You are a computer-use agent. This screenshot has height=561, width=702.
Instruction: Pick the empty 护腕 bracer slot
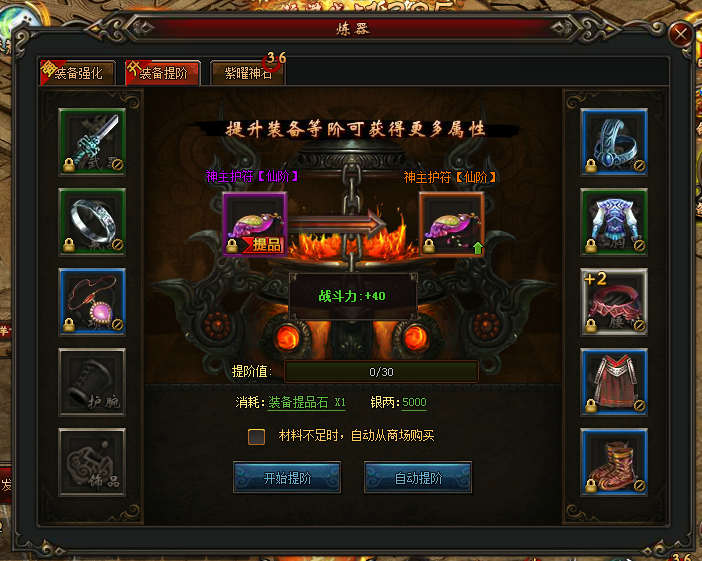92,382
